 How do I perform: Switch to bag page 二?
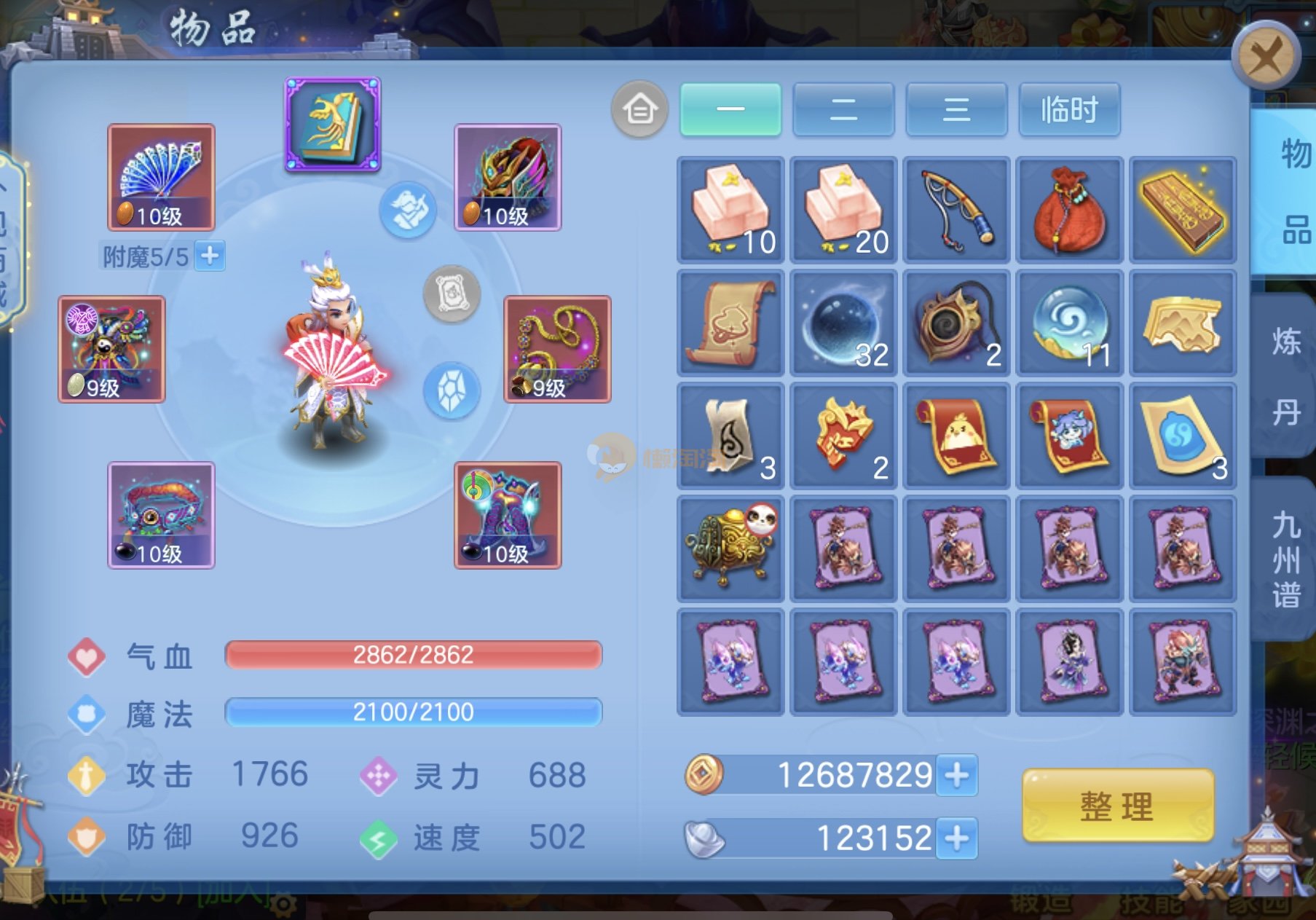coord(843,109)
